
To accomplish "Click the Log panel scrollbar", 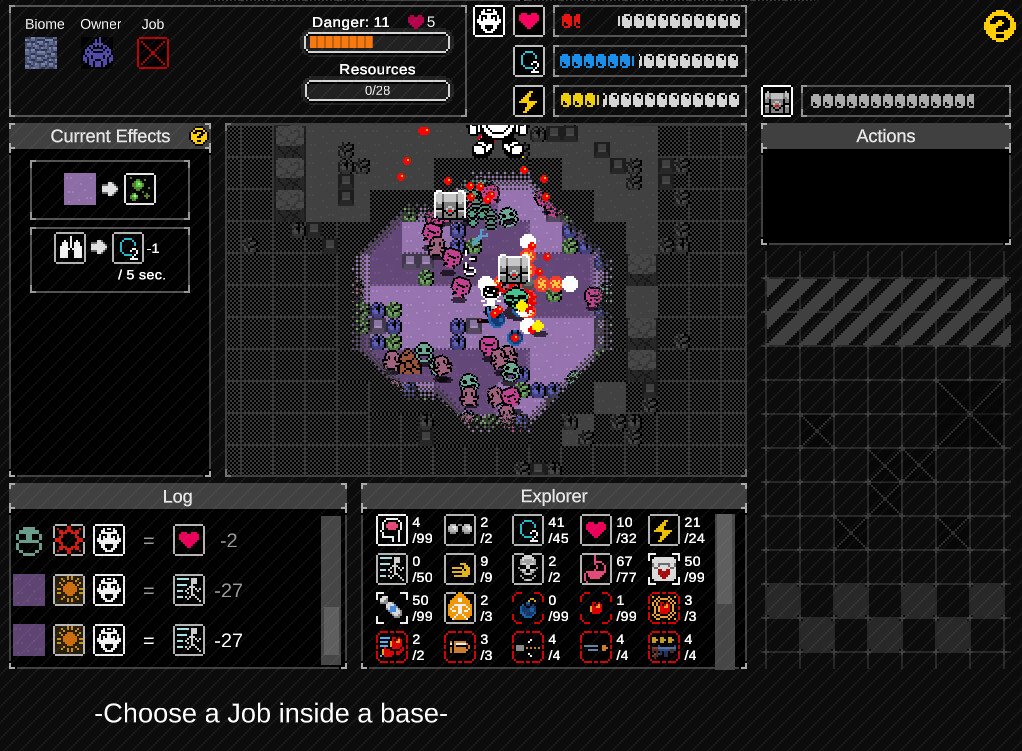I will pyautogui.click(x=331, y=590).
